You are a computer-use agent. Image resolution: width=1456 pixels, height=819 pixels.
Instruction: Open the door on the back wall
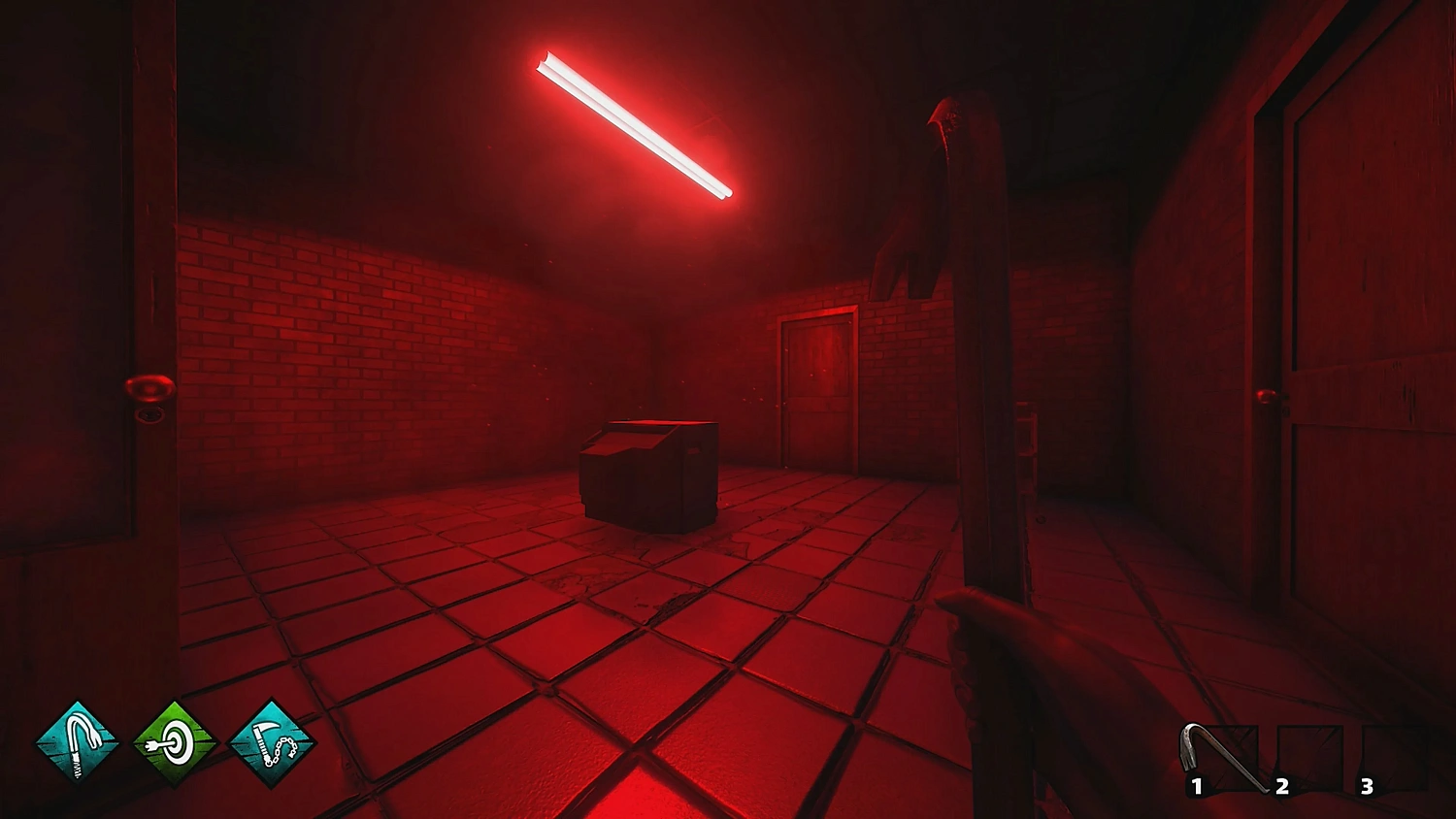tap(816, 386)
